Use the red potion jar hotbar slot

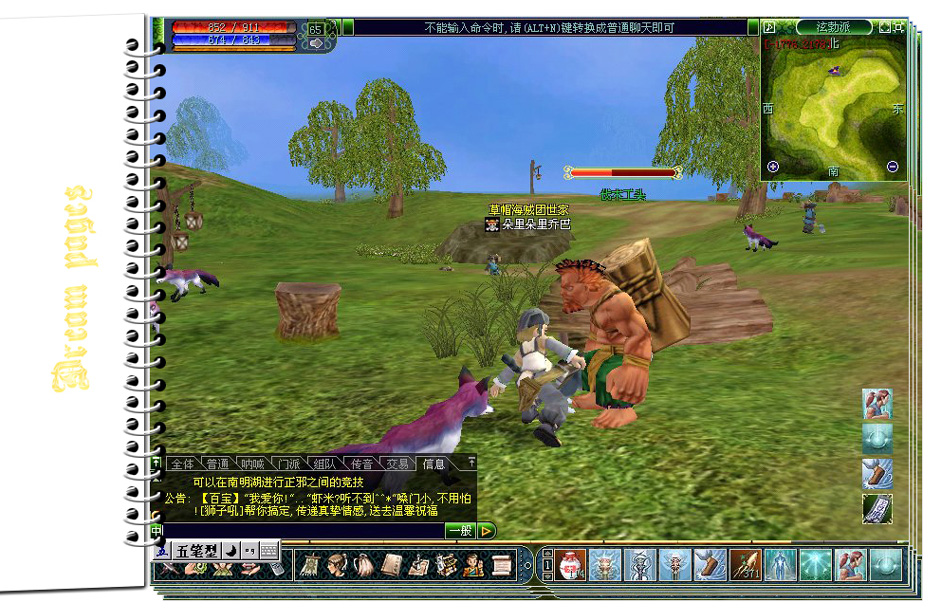[x=568, y=565]
